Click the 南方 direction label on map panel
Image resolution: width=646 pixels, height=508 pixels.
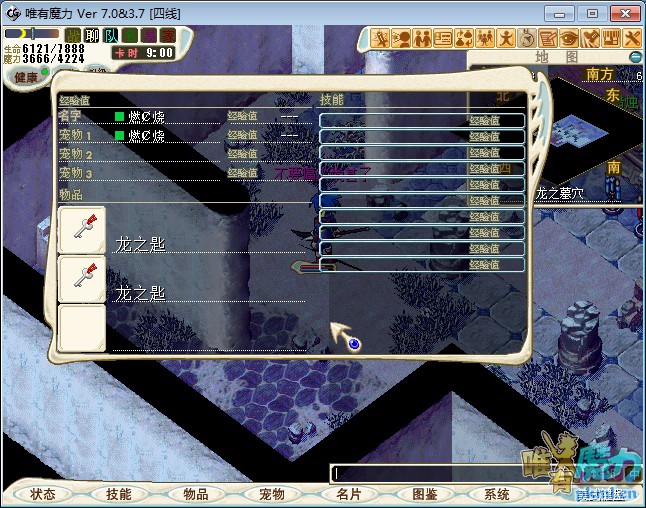pyautogui.click(x=600, y=75)
